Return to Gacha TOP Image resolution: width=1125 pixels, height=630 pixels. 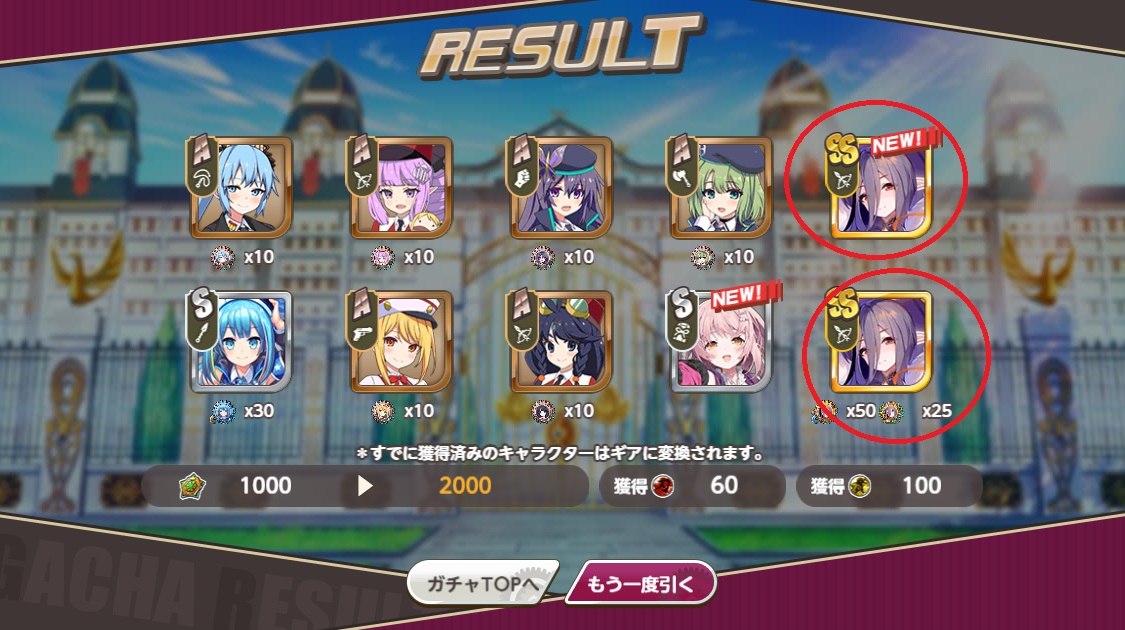[x=478, y=584]
